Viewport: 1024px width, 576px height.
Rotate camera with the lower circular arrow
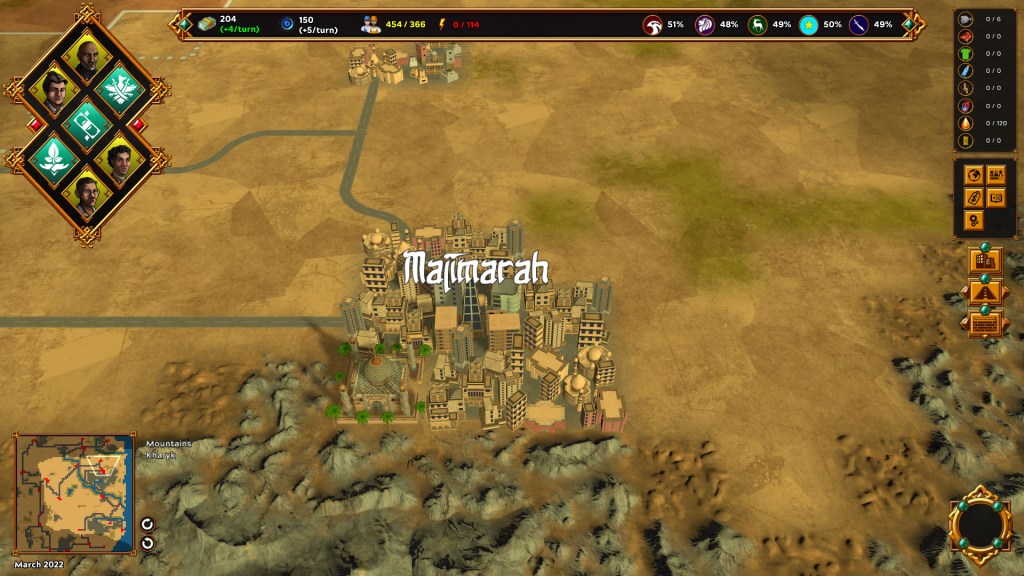[x=148, y=543]
